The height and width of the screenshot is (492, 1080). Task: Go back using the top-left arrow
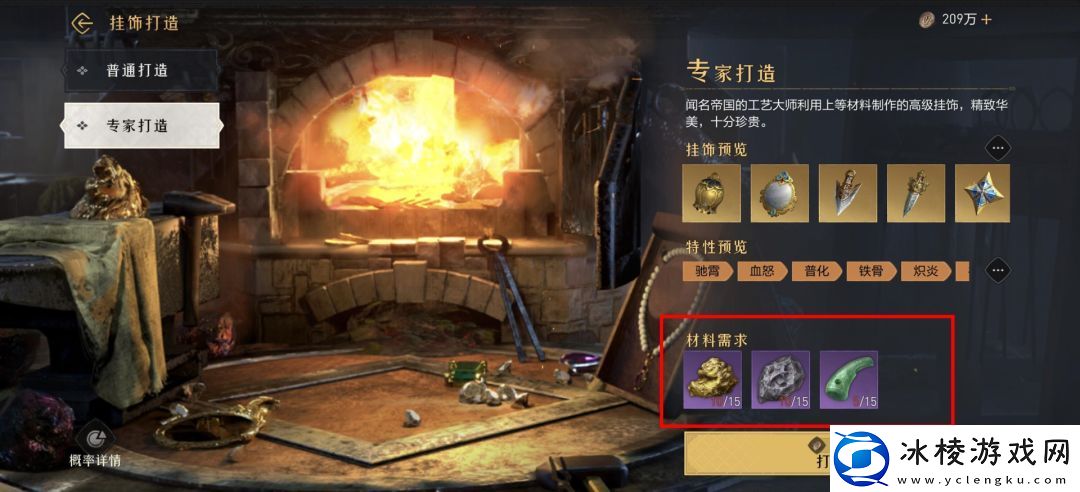(x=82, y=22)
